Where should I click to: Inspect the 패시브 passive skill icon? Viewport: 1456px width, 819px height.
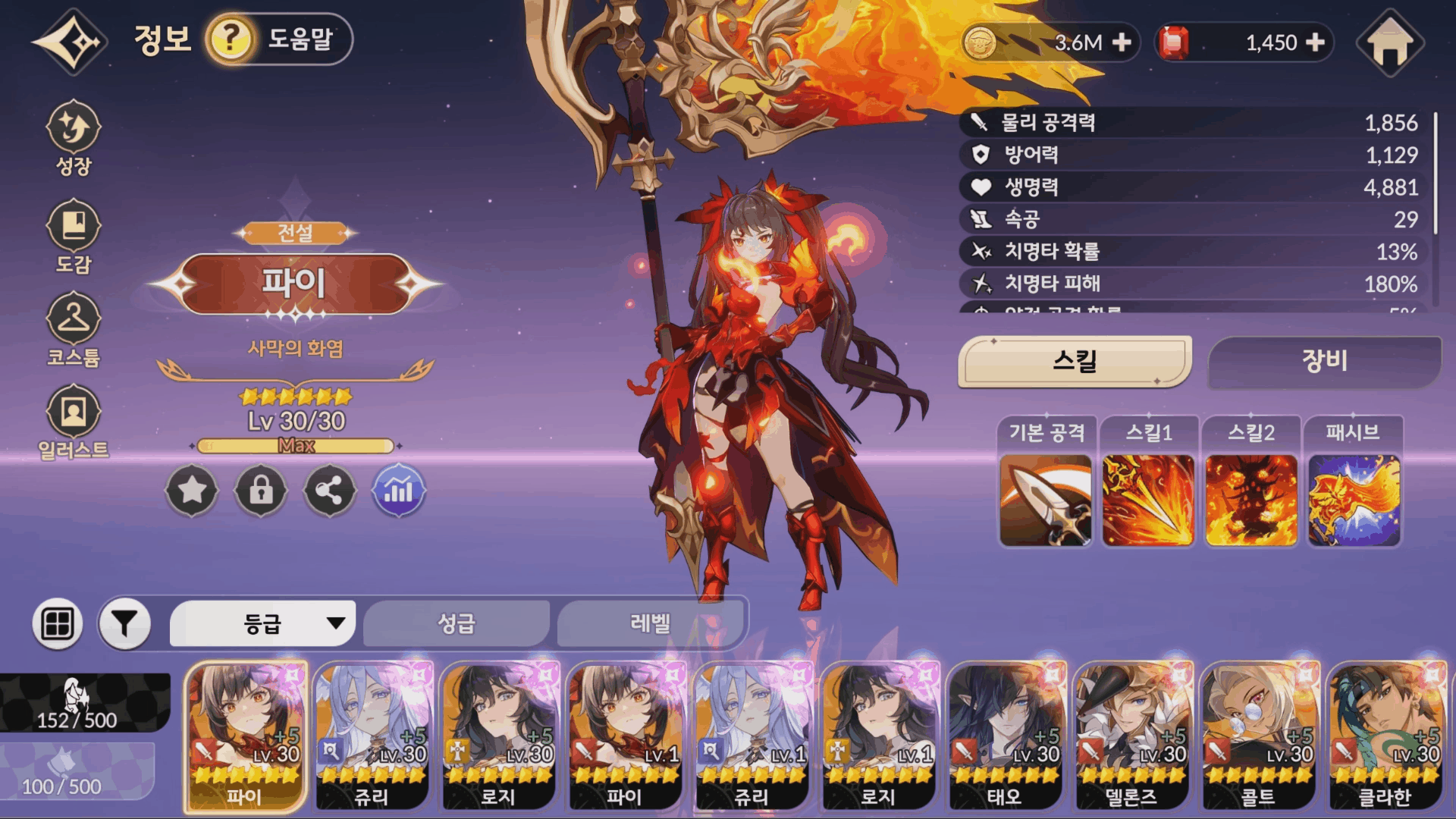tap(1354, 500)
